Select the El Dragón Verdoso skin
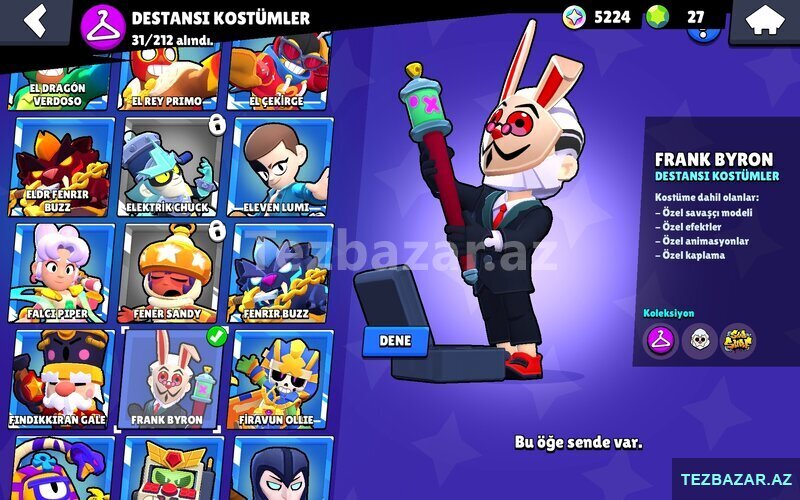 click(x=60, y=80)
